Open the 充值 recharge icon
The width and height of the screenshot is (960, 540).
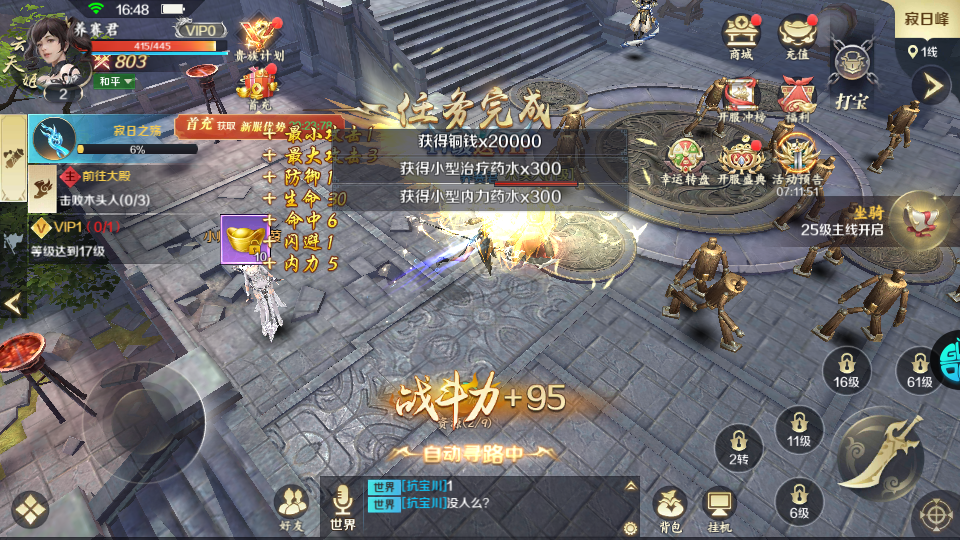click(x=797, y=35)
